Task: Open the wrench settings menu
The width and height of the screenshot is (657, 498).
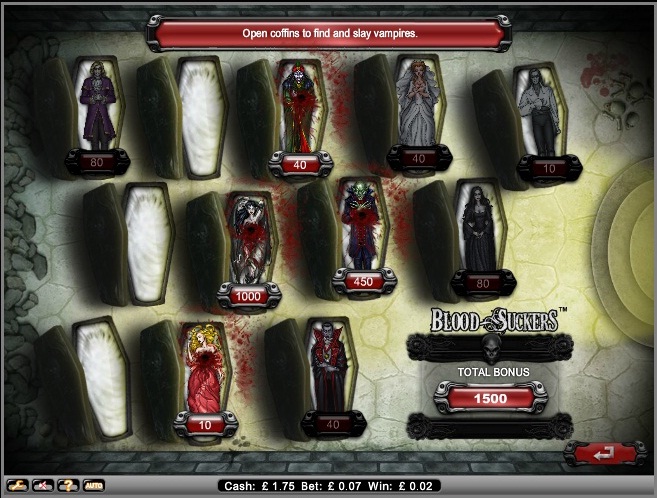Action: (x=17, y=486)
